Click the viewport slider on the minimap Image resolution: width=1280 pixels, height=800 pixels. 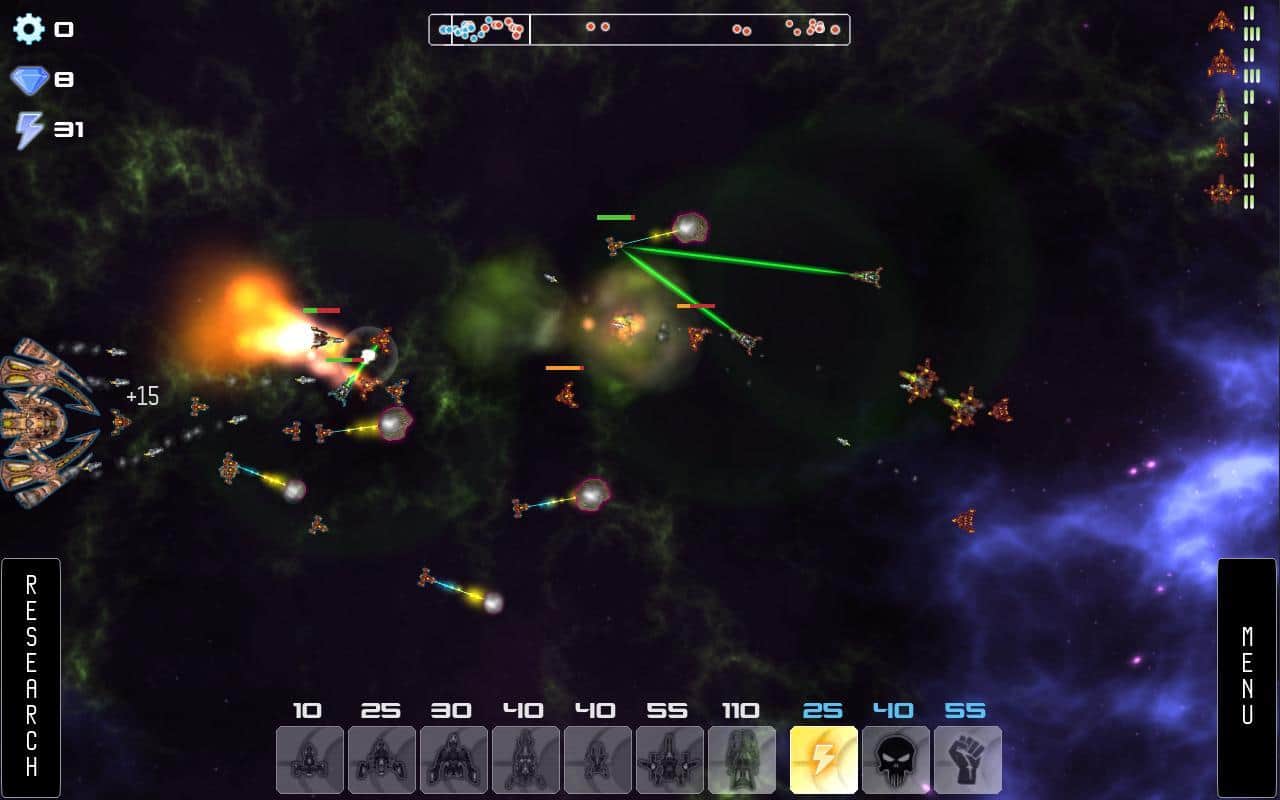(x=490, y=29)
